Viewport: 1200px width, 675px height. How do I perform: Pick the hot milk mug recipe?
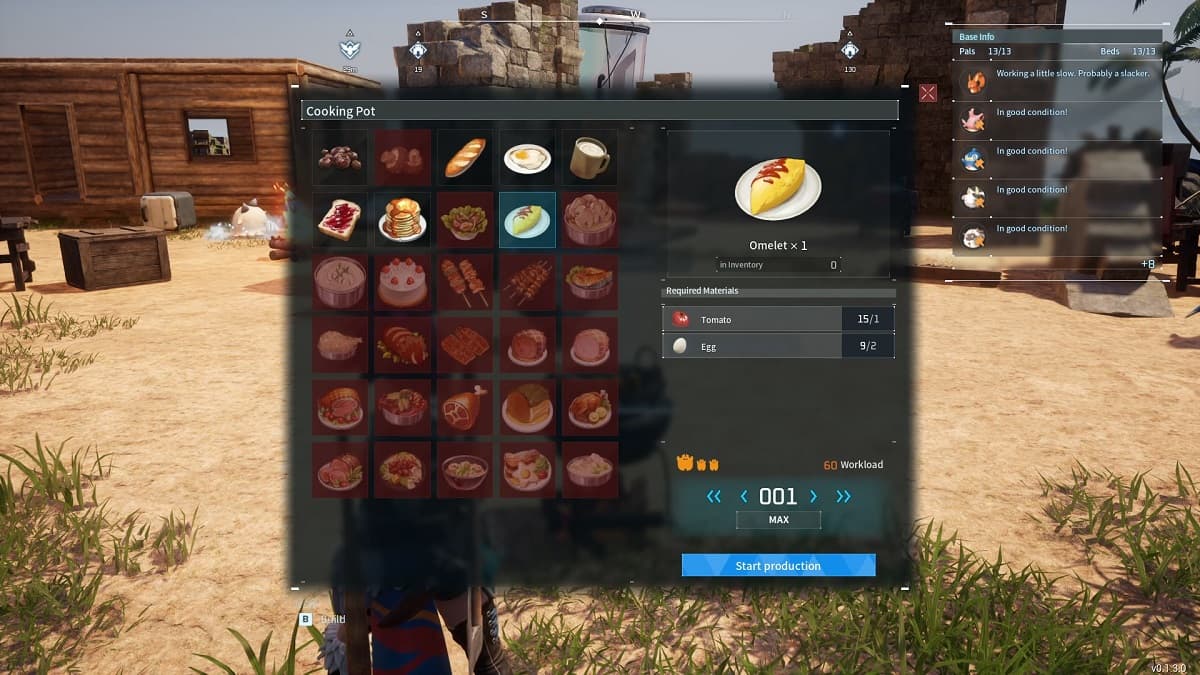(589, 157)
